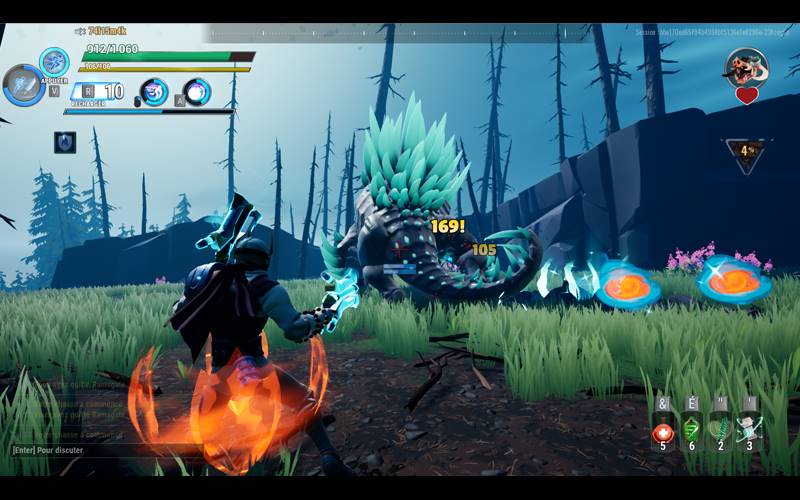
Task: Use the green coiled tonic consumable
Action: tap(691, 431)
